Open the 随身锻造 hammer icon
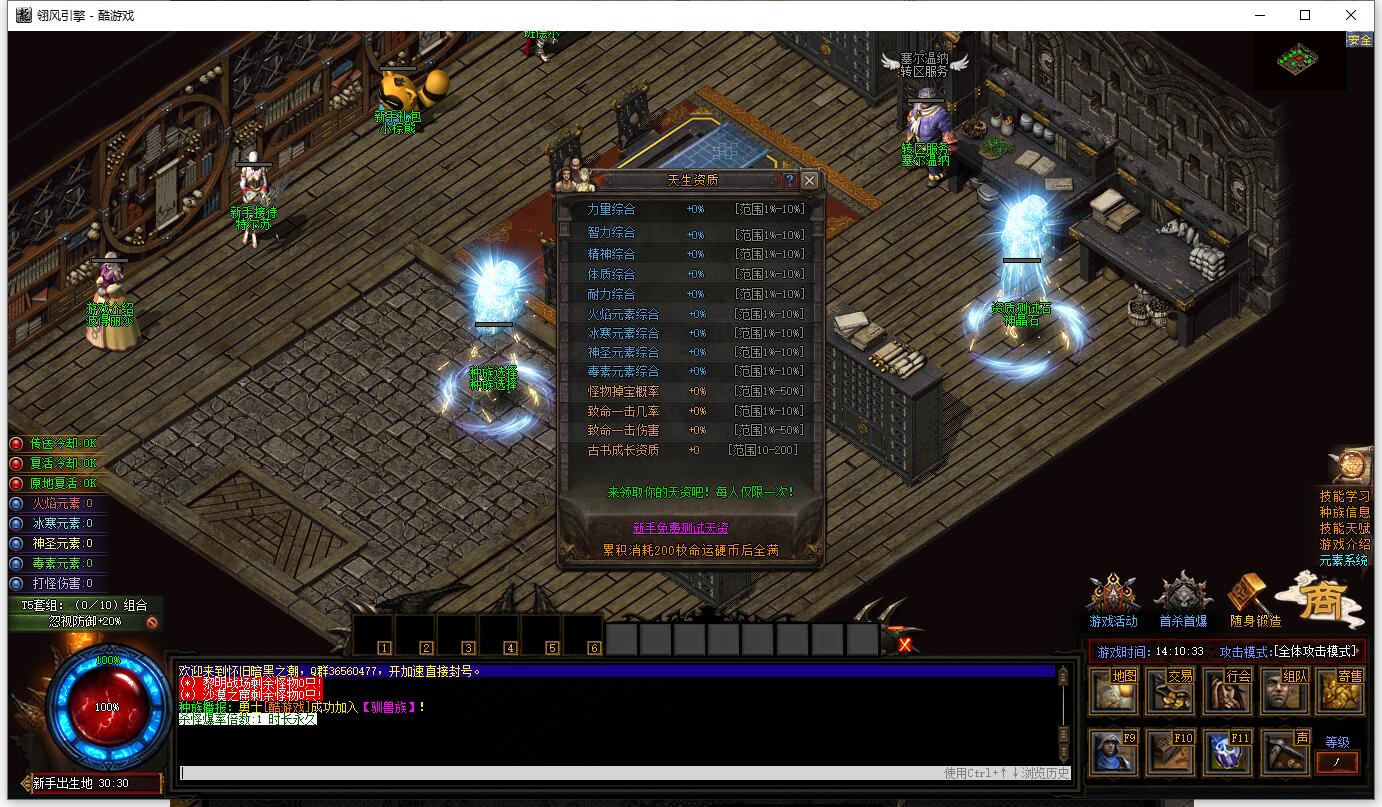Viewport: 1382px width, 807px height. tap(1253, 598)
